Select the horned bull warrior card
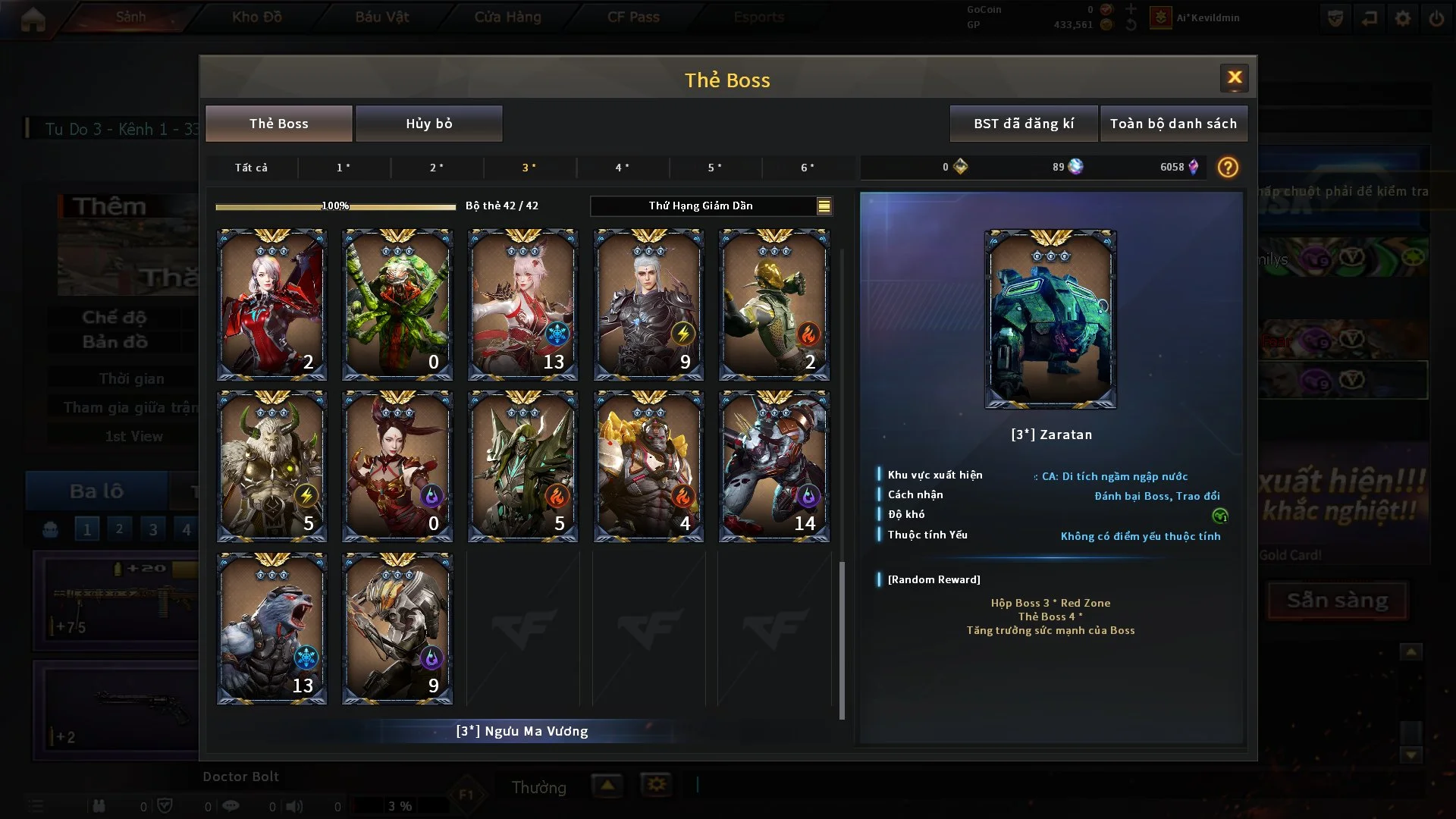 271,466
